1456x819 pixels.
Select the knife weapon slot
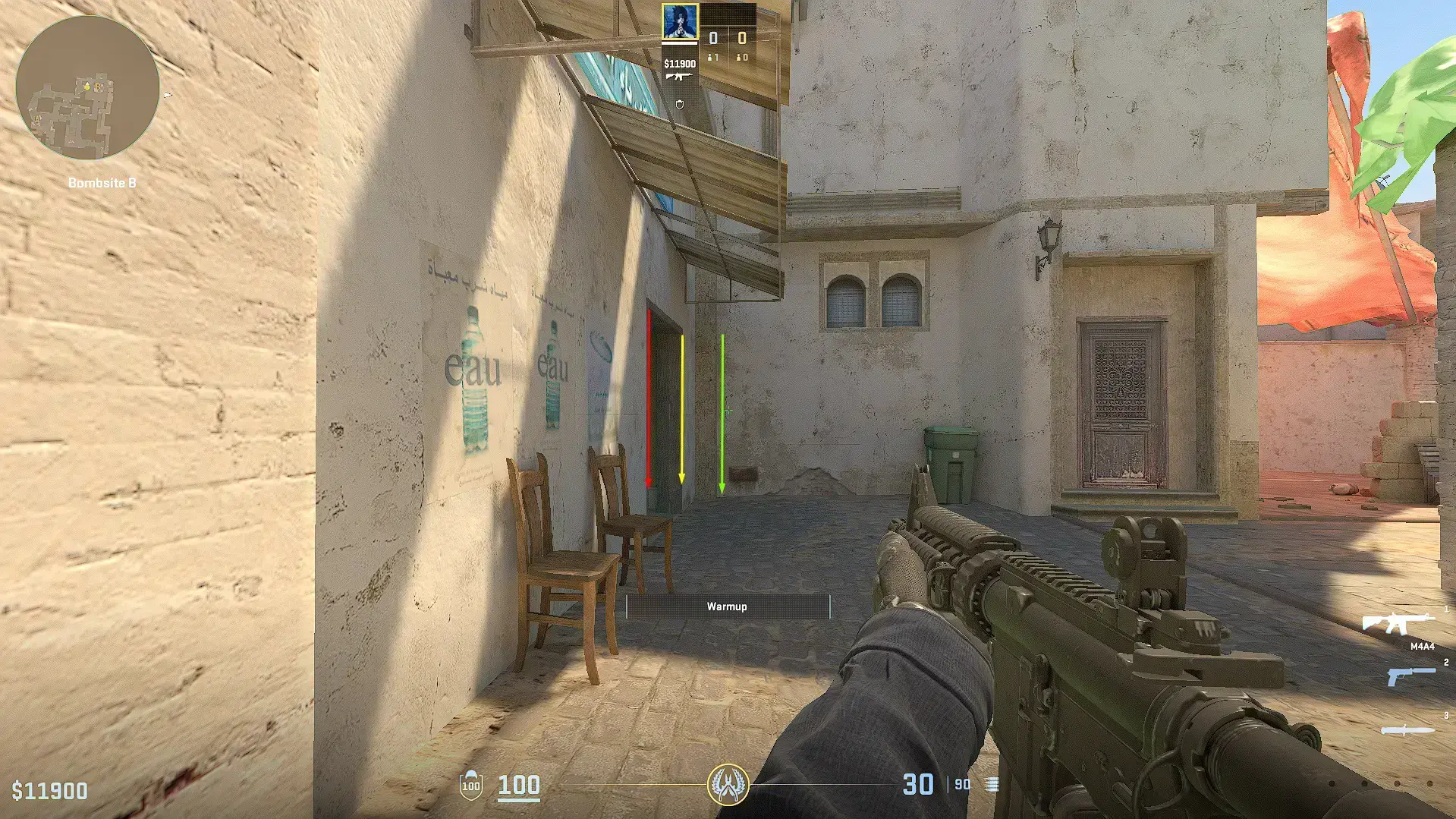(x=1408, y=730)
